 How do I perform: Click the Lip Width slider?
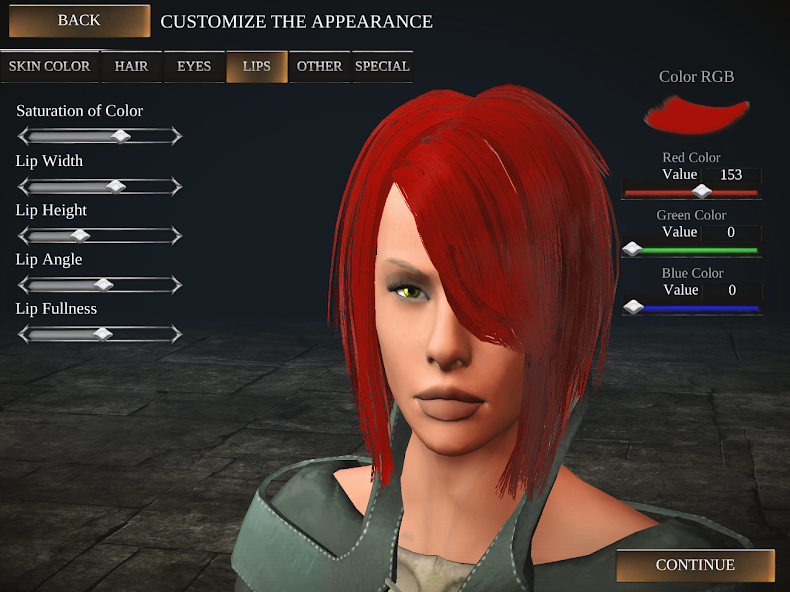pyautogui.click(x=116, y=186)
